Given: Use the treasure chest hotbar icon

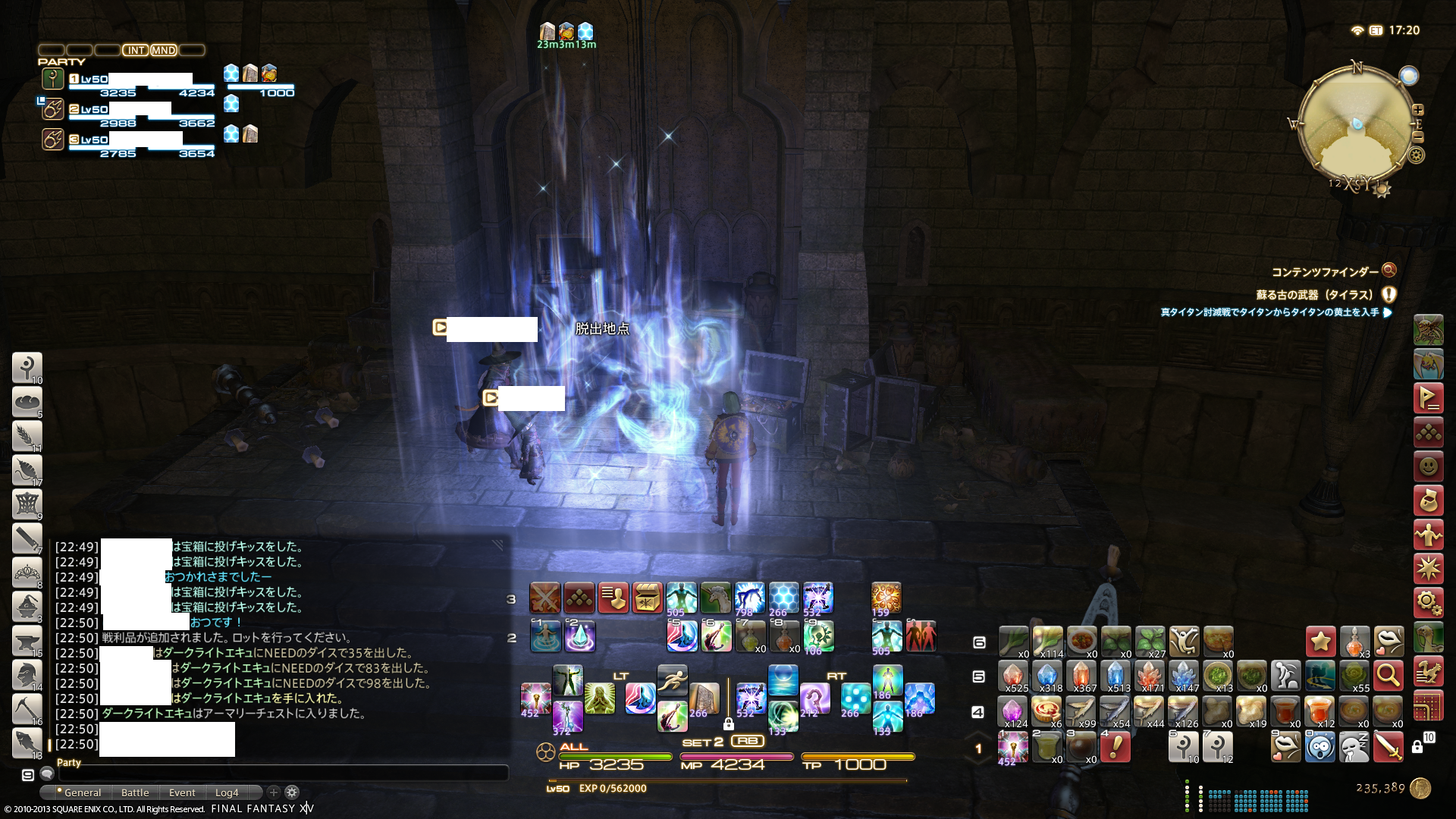Looking at the screenshot, I should pyautogui.click(x=648, y=598).
